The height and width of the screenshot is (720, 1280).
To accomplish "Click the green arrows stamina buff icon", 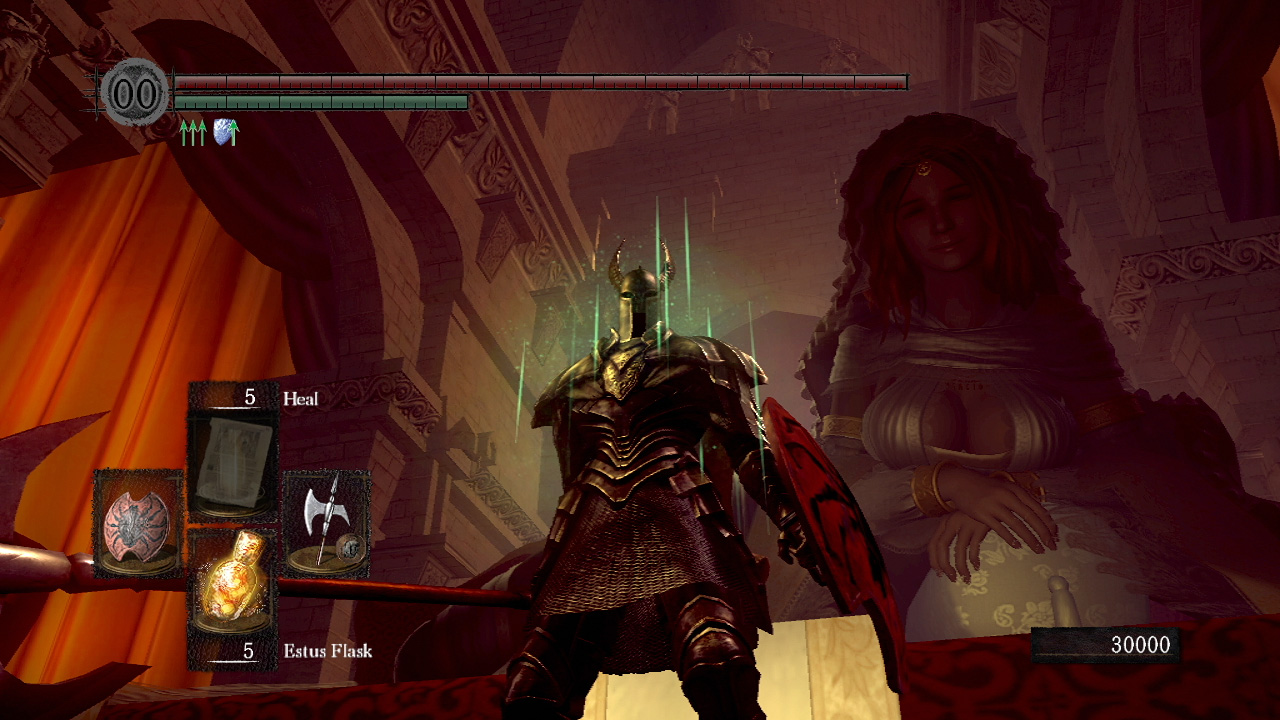I will pos(193,132).
